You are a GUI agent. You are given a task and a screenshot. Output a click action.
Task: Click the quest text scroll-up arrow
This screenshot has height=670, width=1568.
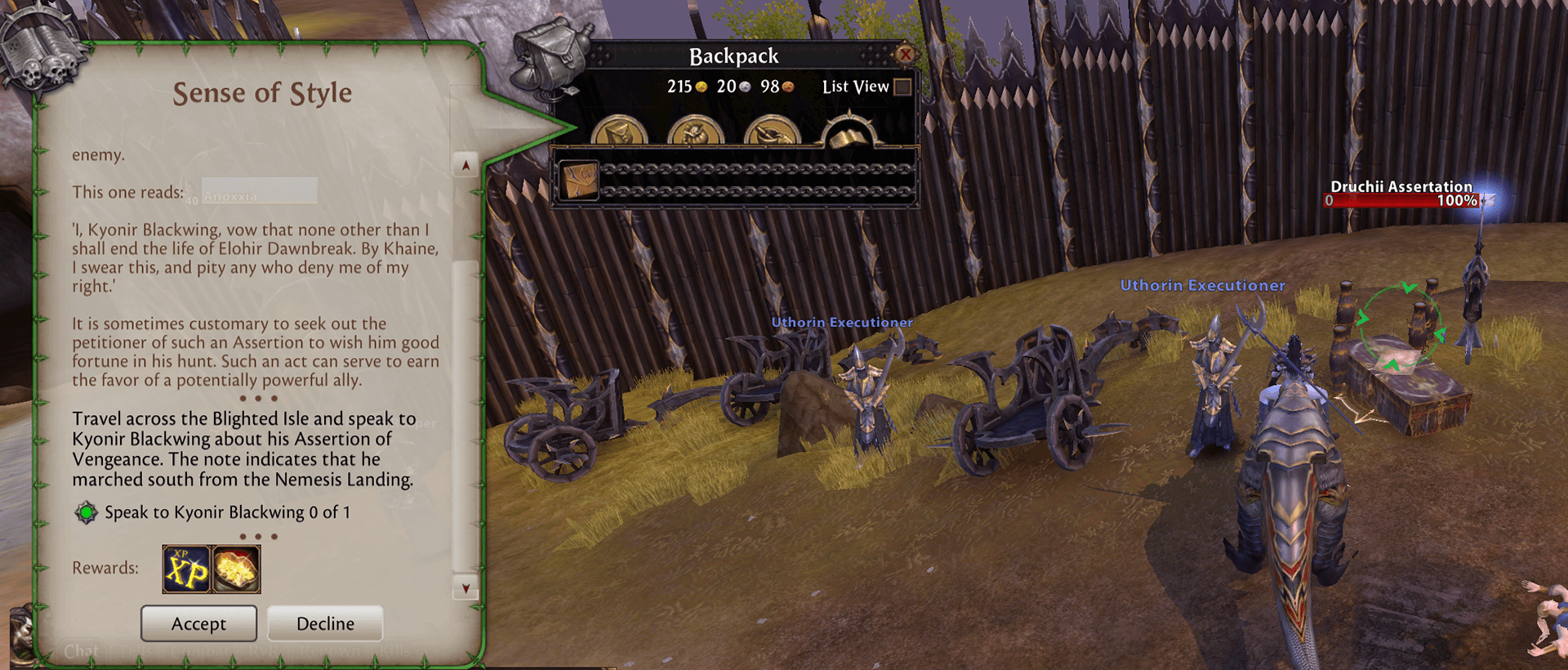point(465,165)
